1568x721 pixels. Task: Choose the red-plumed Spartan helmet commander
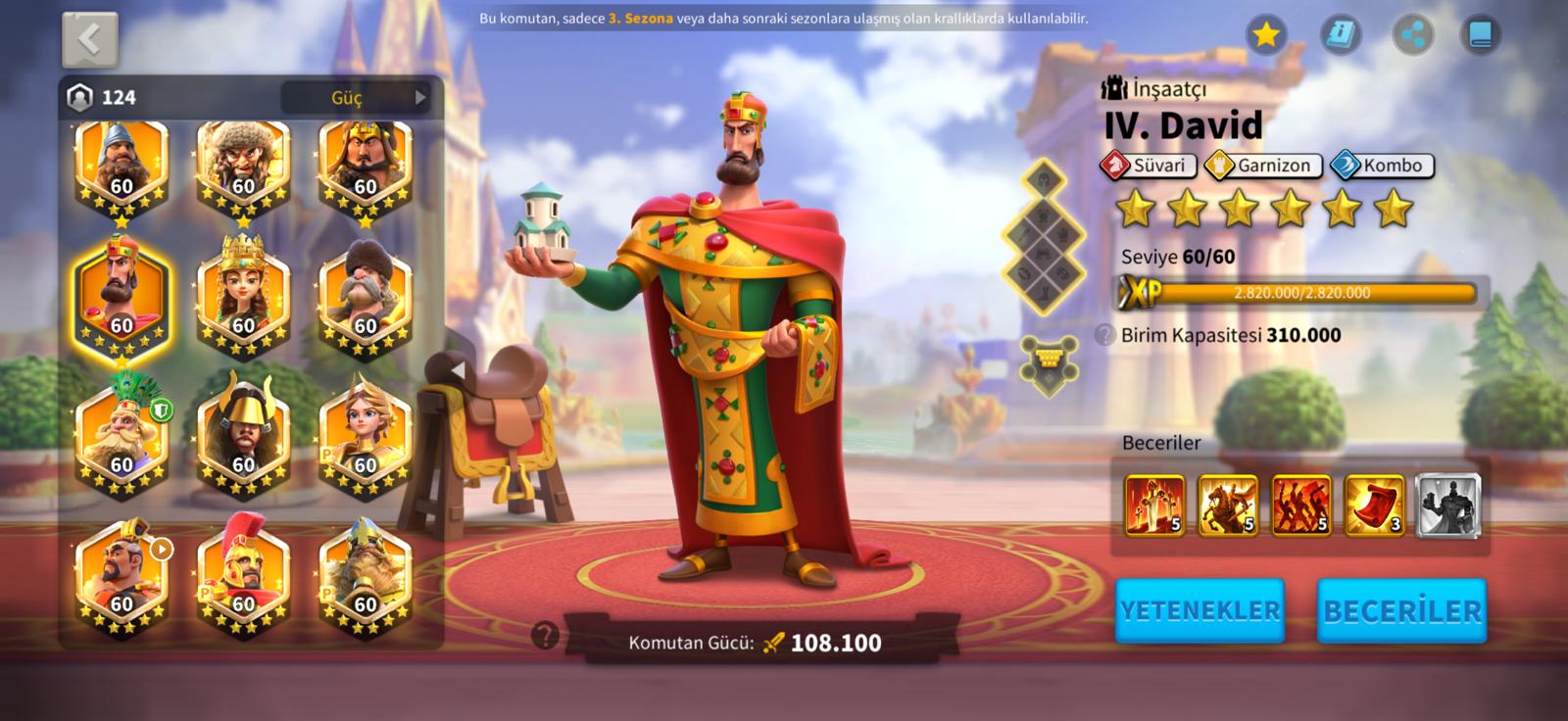243,573
